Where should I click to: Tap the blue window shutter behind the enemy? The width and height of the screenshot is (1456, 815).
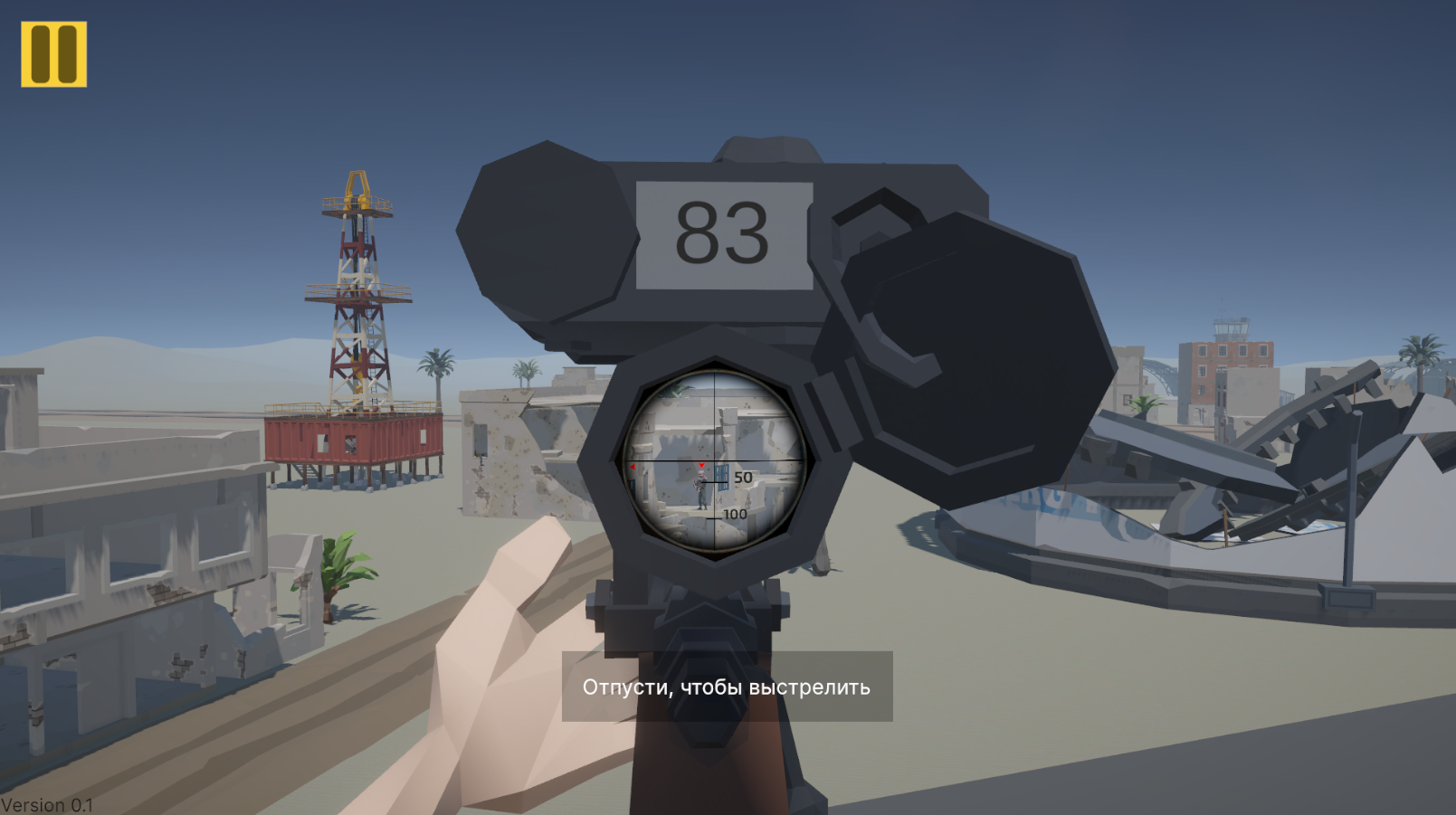point(722,478)
